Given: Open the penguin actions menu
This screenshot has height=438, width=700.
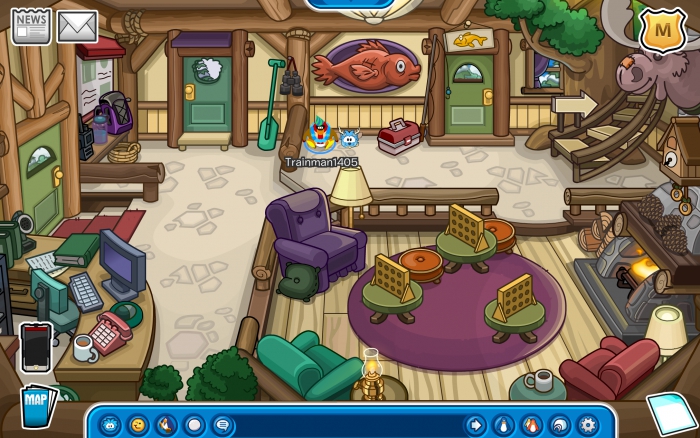Looking at the screenshot, I should pos(166,424).
